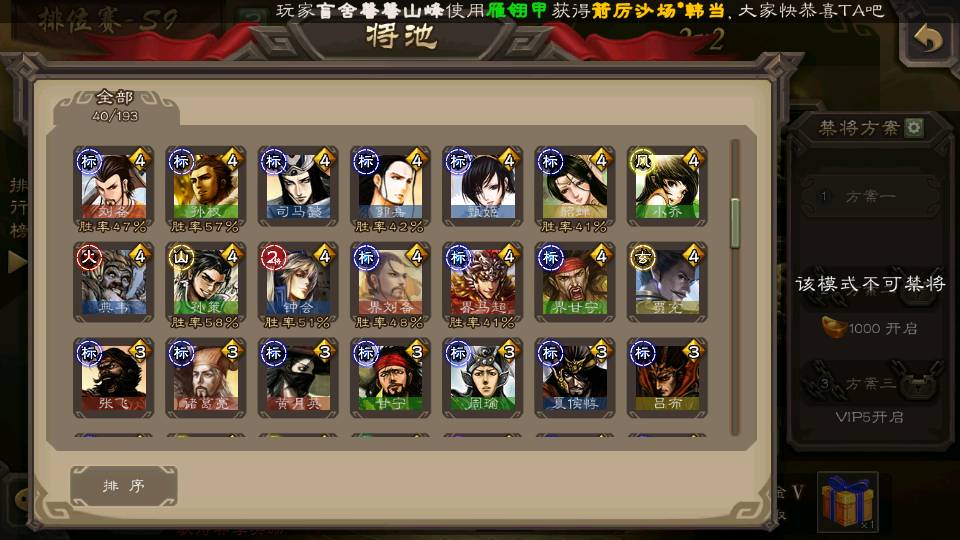Pick the 司马懿 hero portrait

click(x=298, y=185)
